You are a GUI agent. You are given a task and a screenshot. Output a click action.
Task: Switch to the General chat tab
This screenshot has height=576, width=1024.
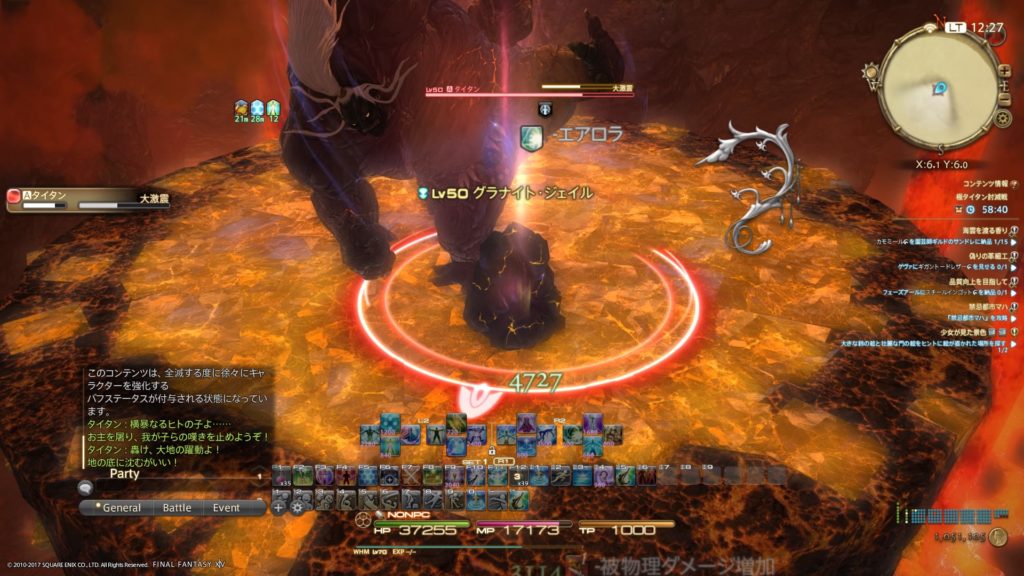pos(121,508)
